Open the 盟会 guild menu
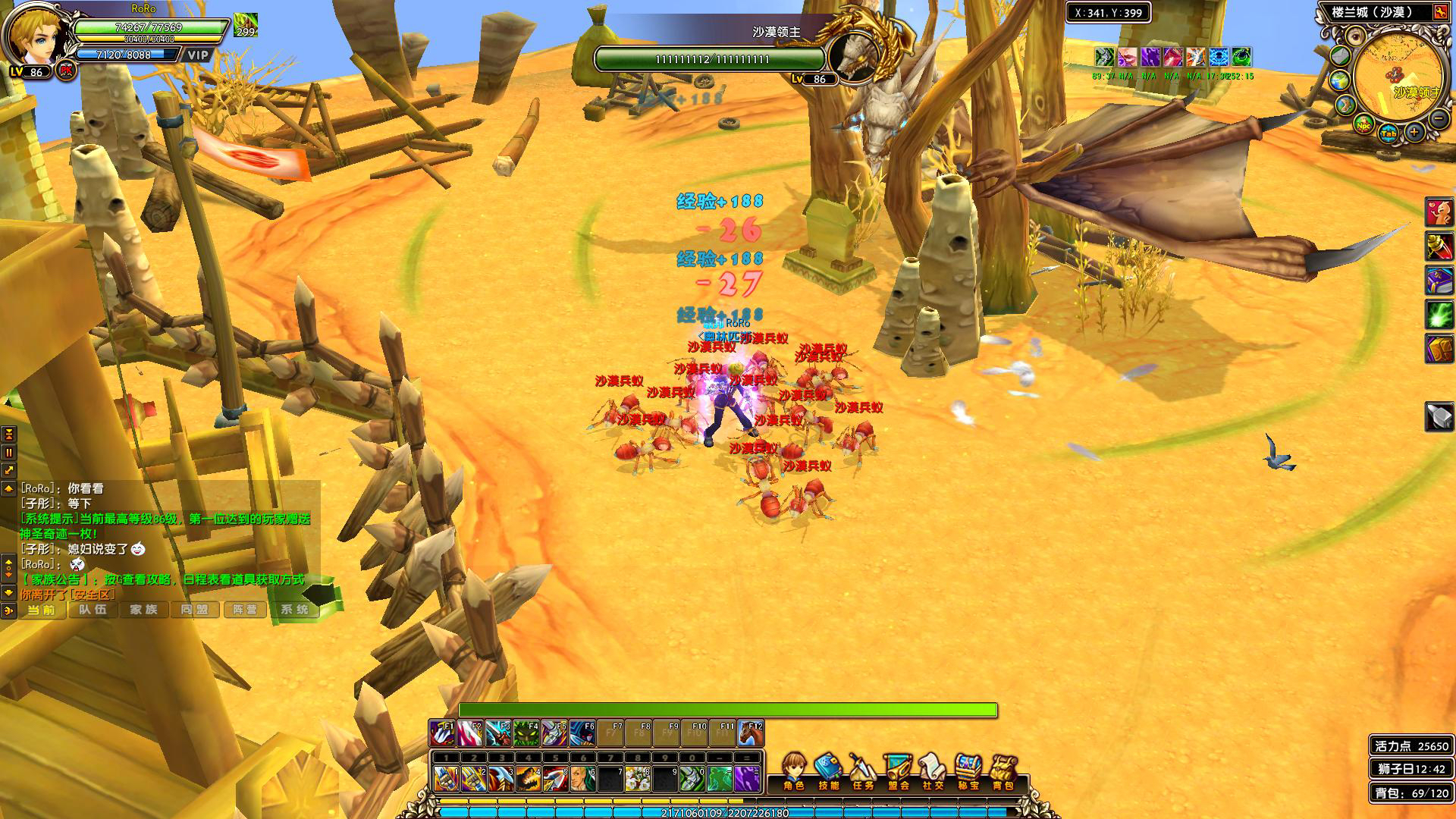The height and width of the screenshot is (819, 1456). [899, 770]
